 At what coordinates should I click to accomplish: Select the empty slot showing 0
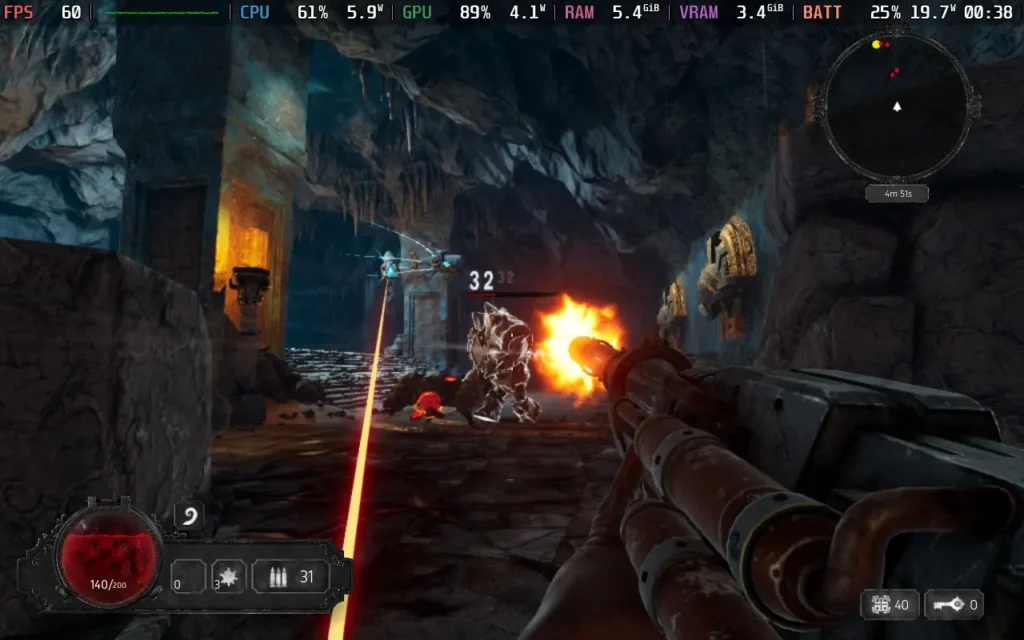coord(187,577)
